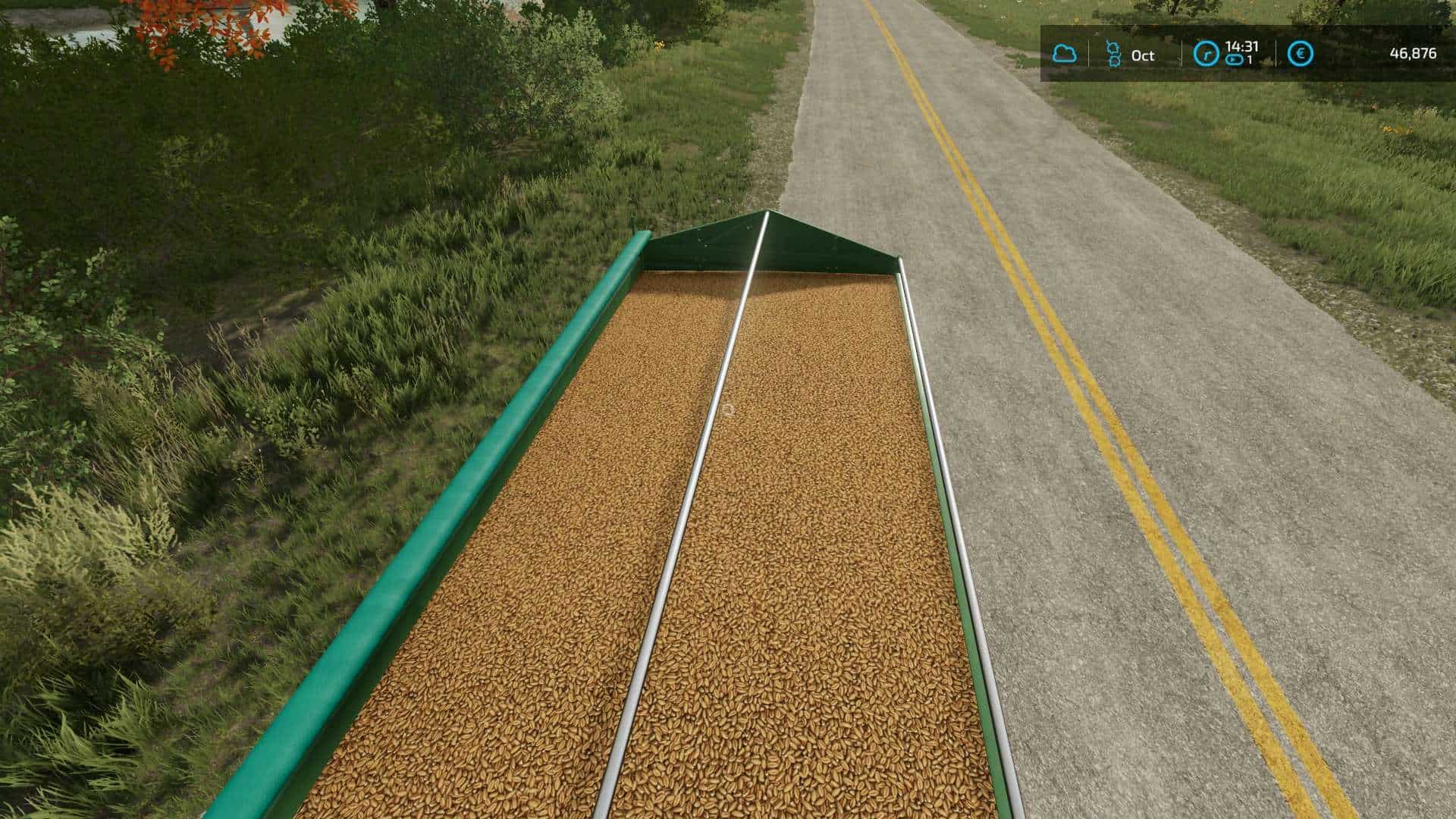Select the season icon beside Oct
The height and width of the screenshot is (819, 1456).
click(x=1113, y=54)
